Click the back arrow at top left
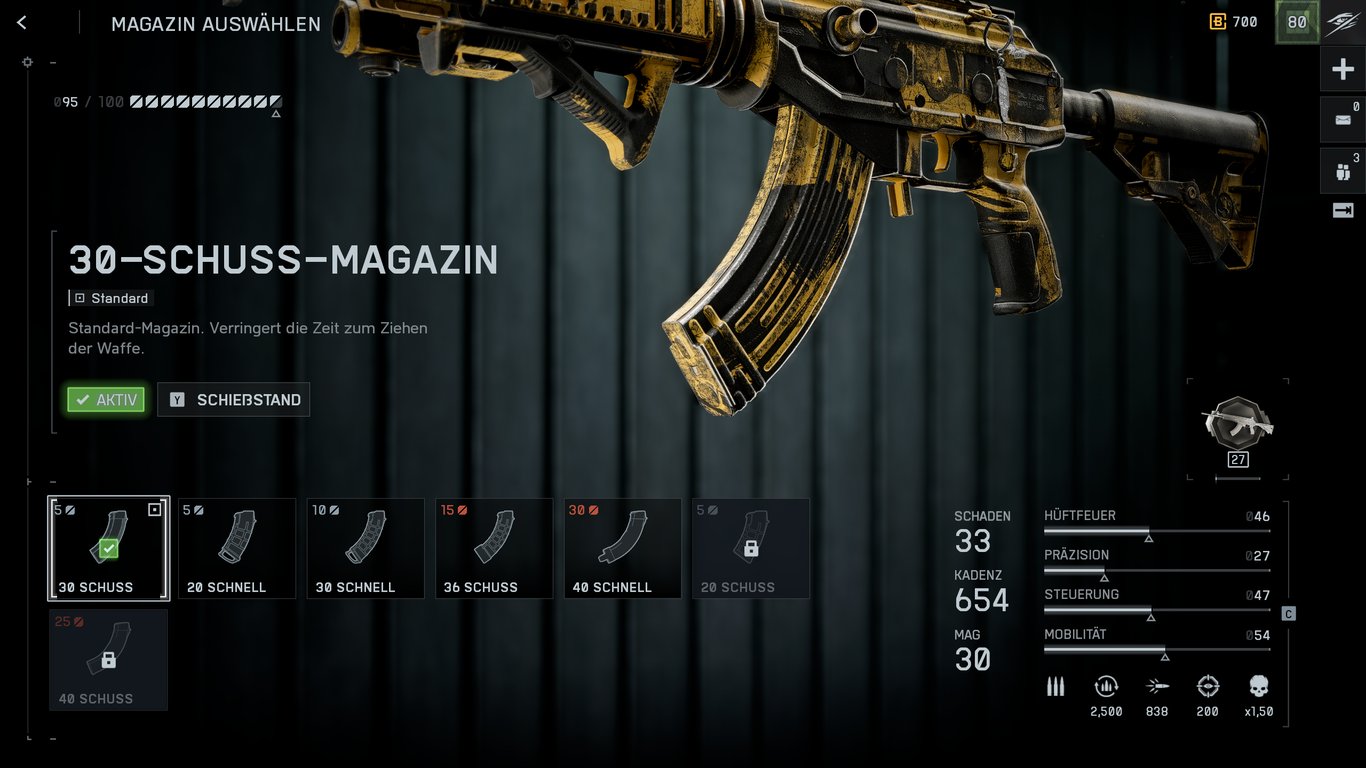This screenshot has width=1366, height=768. click(21, 22)
